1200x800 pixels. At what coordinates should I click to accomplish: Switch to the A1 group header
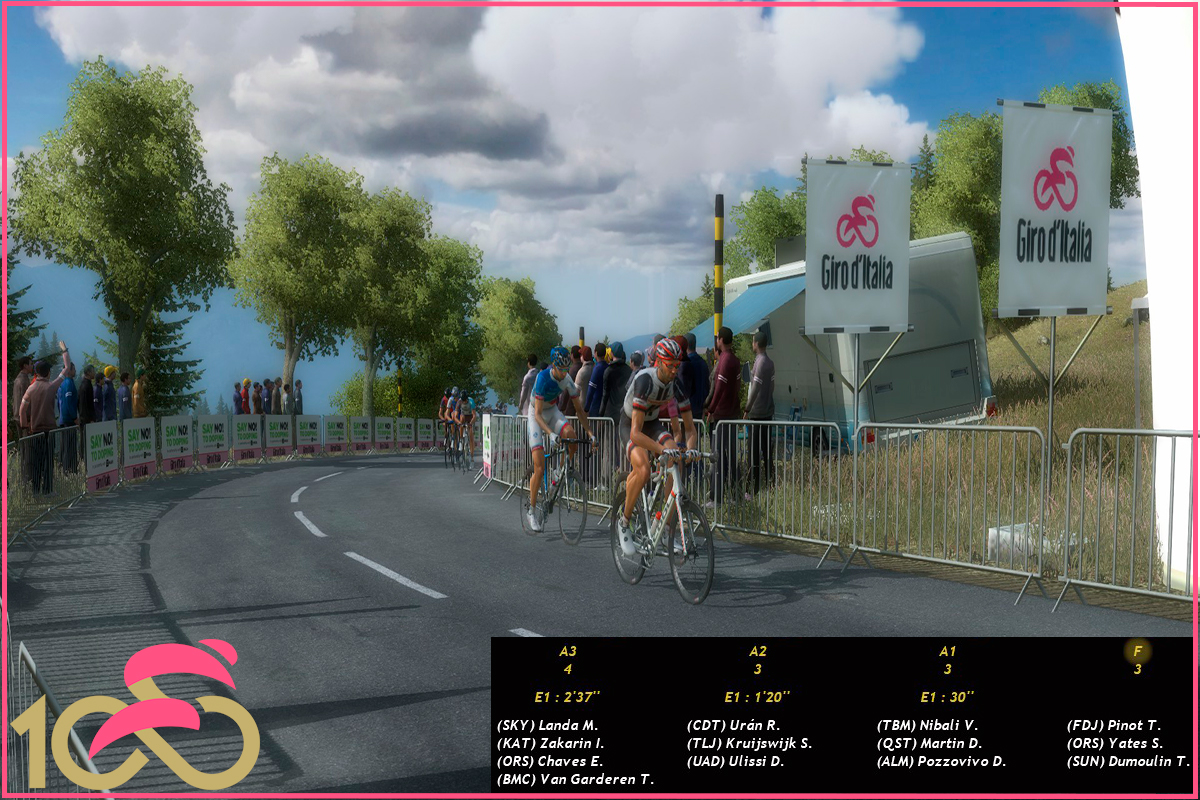(x=947, y=652)
